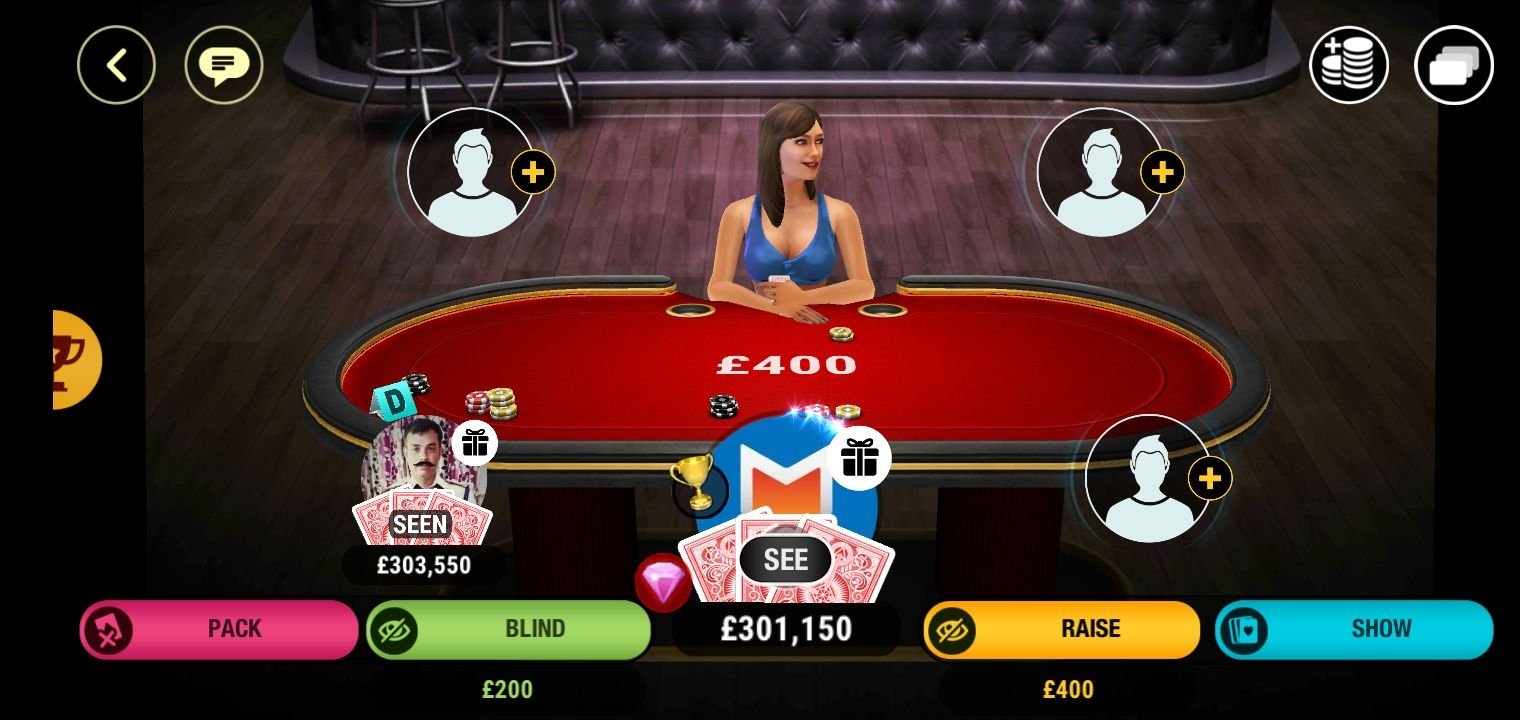Click the mustached player's SEEN avatar
This screenshot has width=1520, height=720.
click(x=424, y=470)
